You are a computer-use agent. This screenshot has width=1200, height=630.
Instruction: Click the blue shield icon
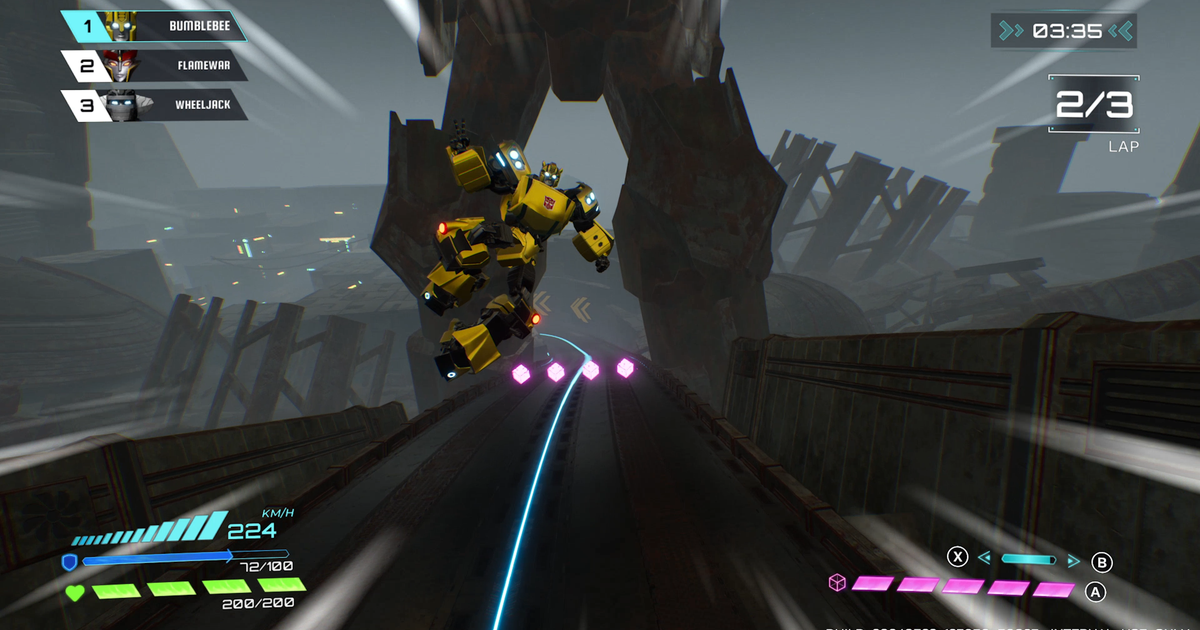click(69, 562)
